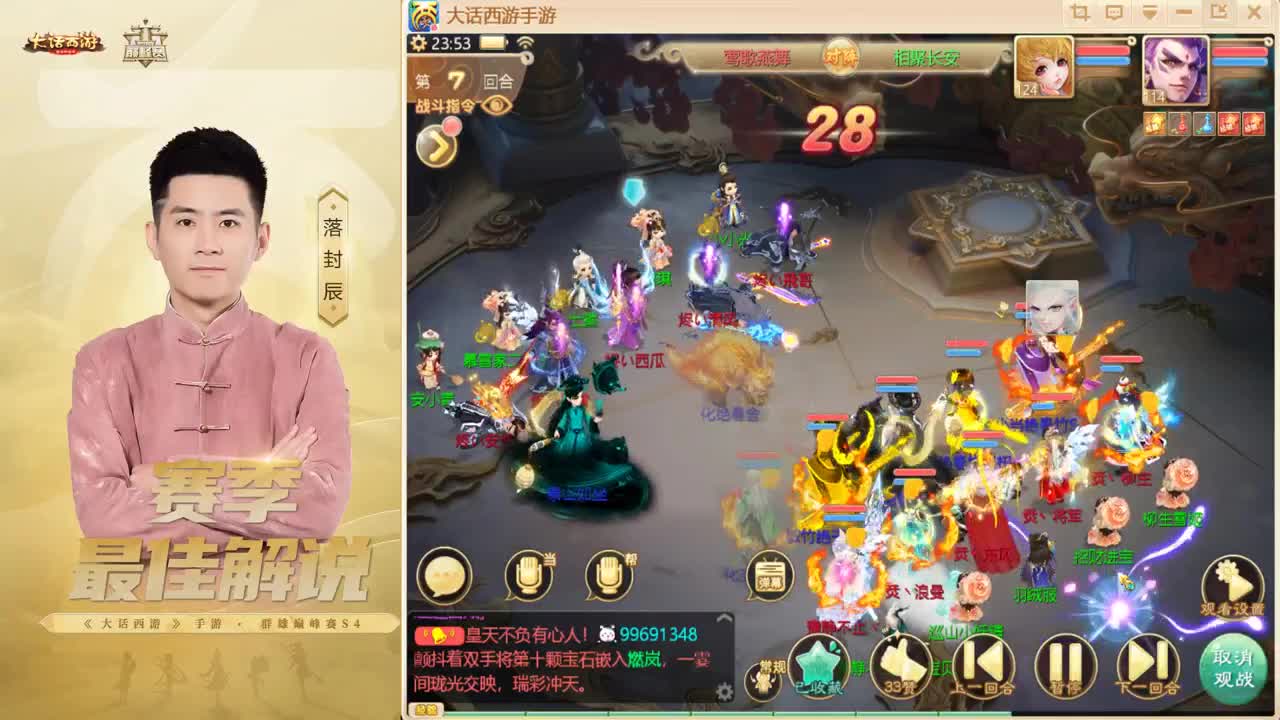Click the 33赞 thumbs-up icon
This screenshot has width=1280, height=720.
coord(903,665)
